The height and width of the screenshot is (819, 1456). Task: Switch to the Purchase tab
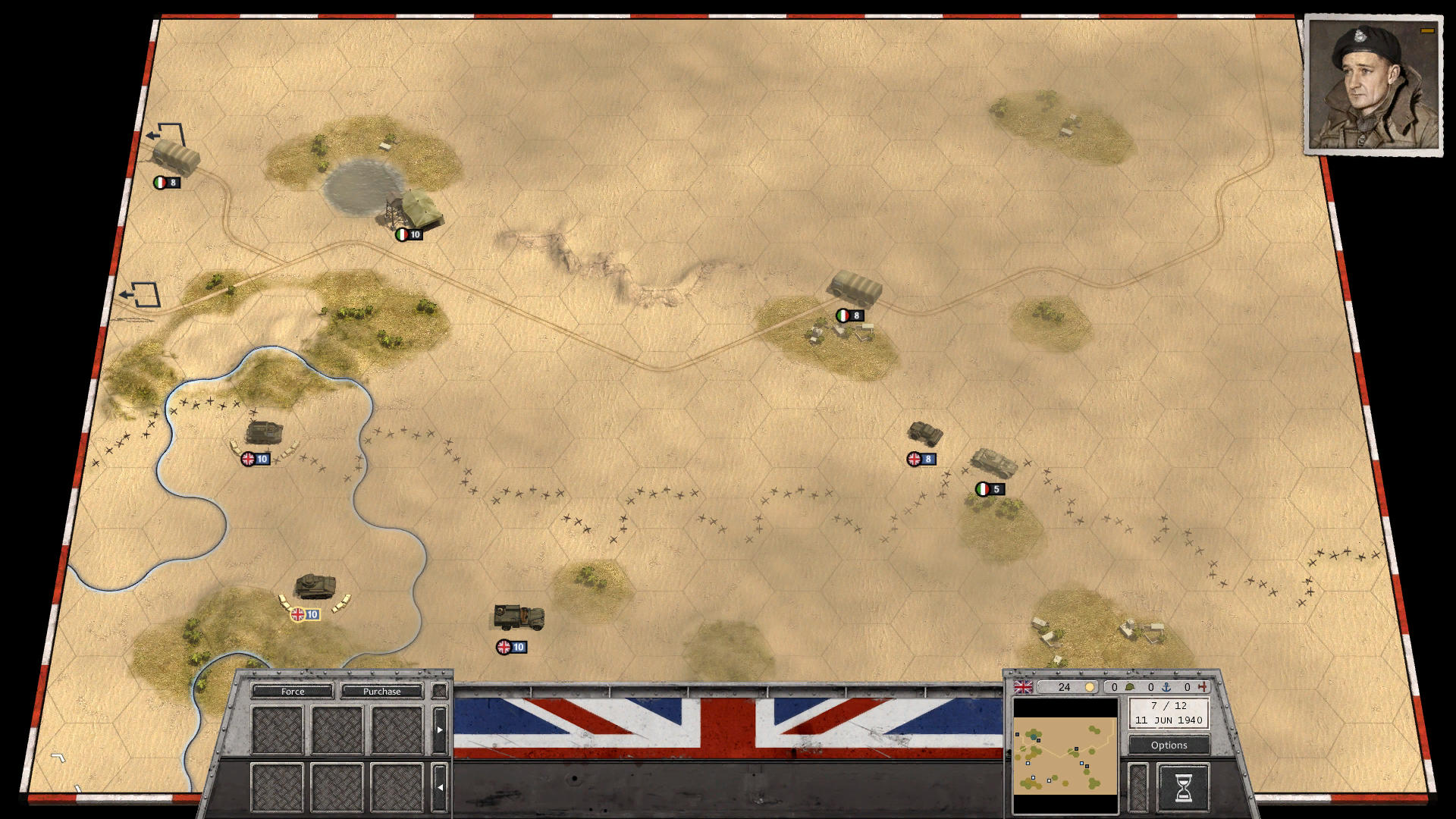[384, 692]
